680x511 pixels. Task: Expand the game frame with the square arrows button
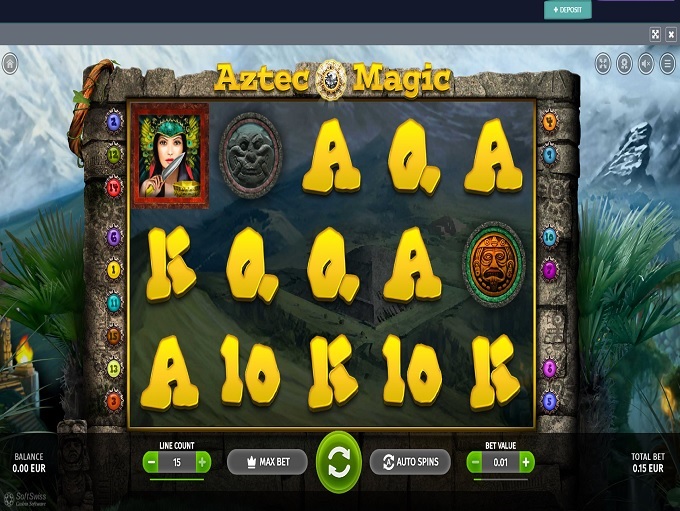(655, 34)
